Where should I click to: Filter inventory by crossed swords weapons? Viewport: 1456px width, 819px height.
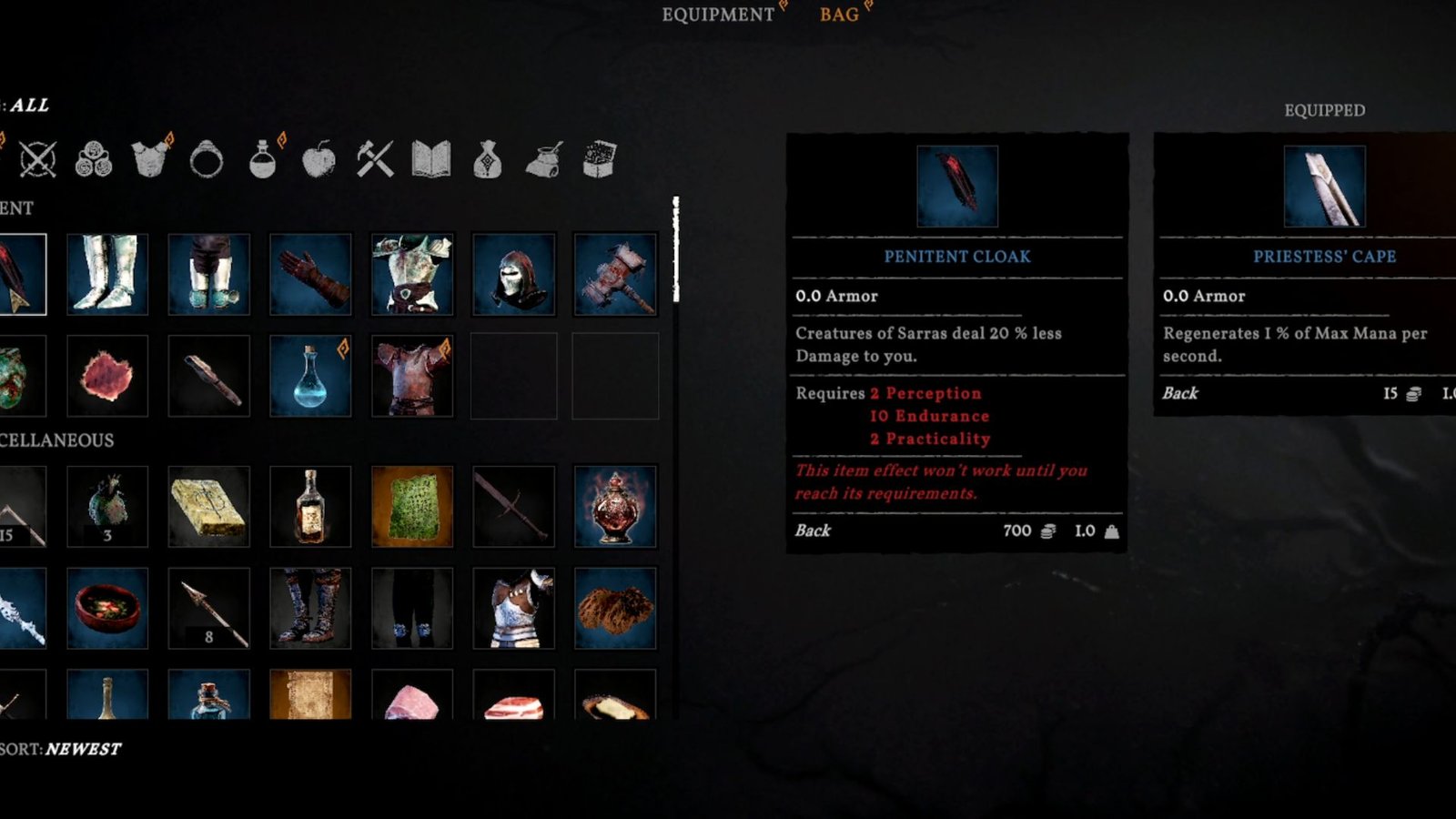[x=37, y=160]
